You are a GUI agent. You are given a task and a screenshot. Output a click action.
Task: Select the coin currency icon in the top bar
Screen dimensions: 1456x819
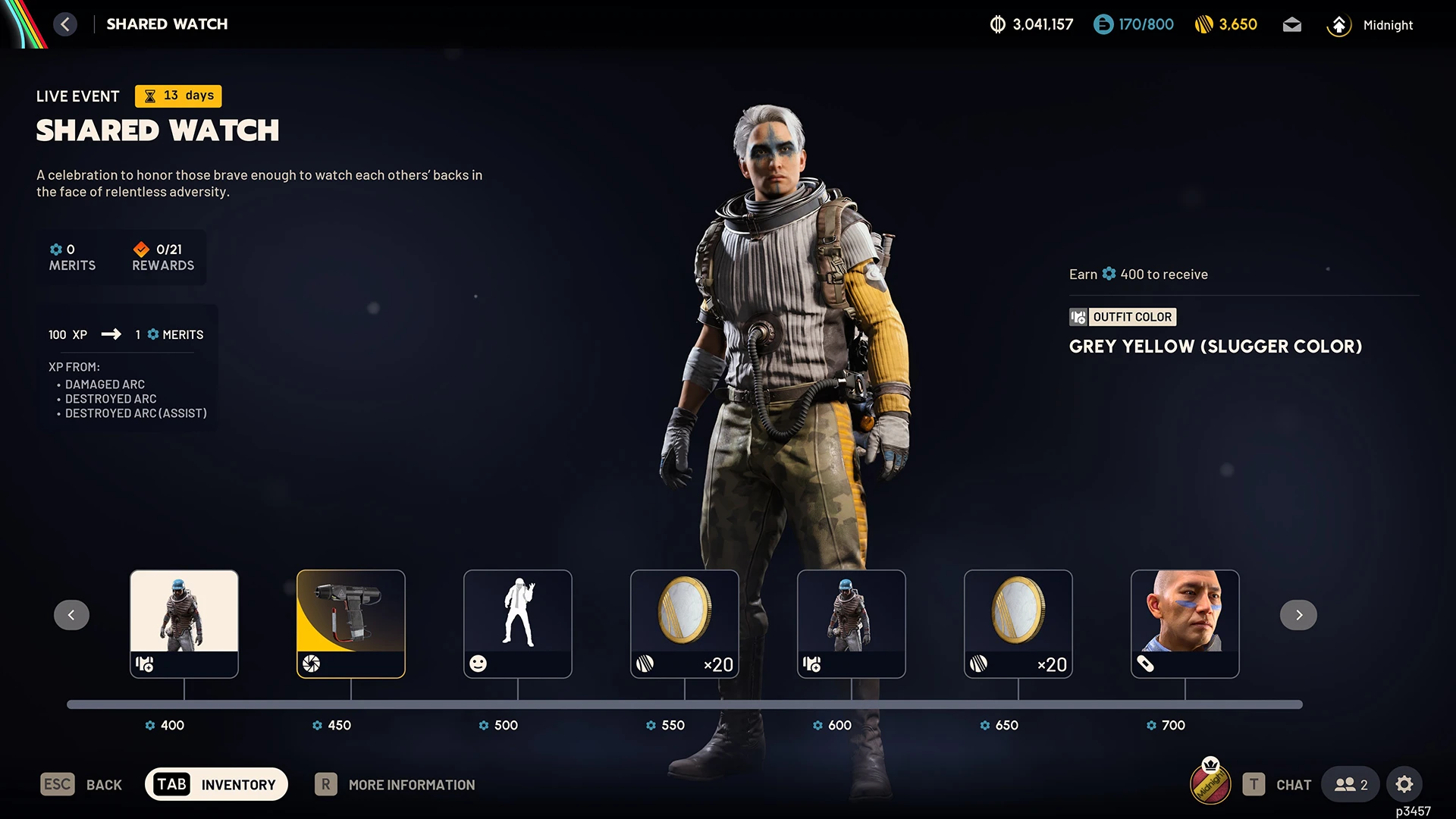coord(999,24)
